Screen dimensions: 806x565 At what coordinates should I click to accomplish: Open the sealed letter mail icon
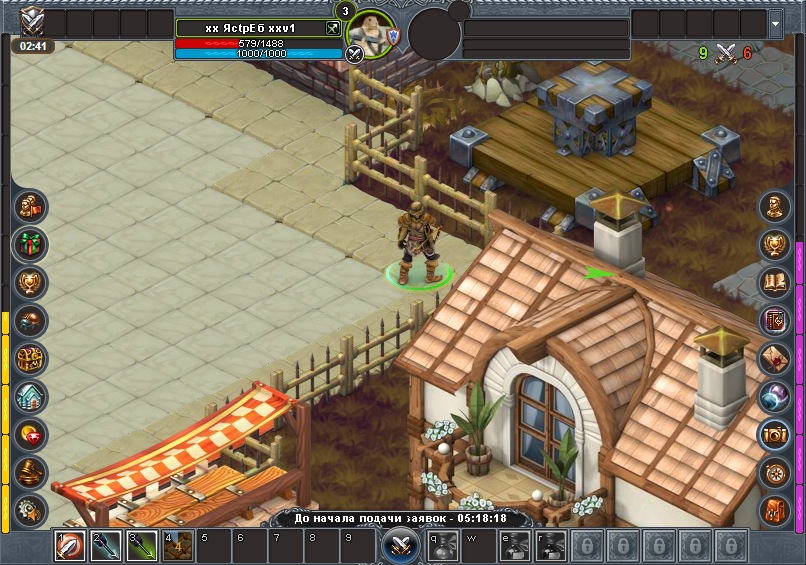click(775, 358)
